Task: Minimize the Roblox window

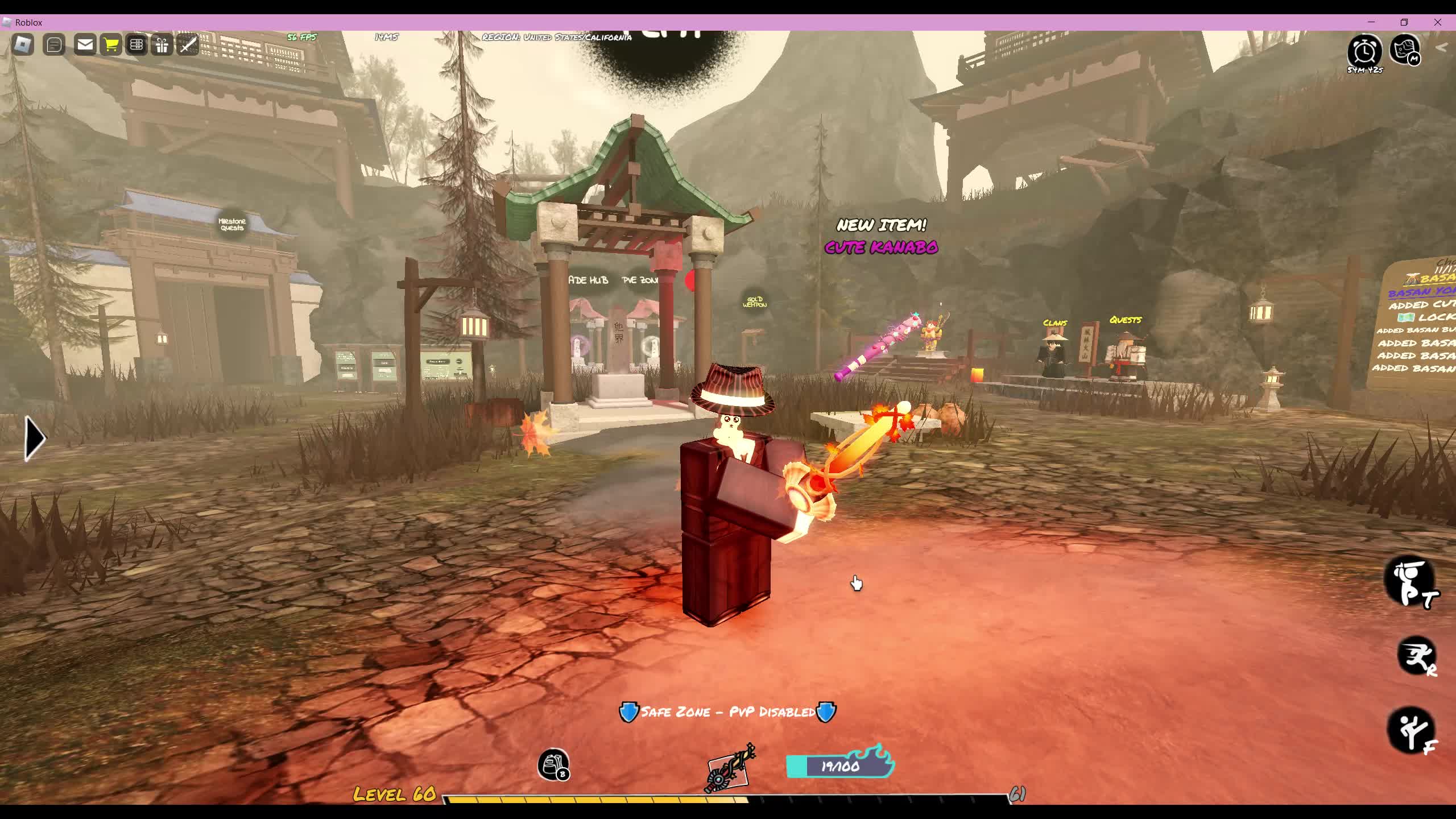Action: tap(1371, 22)
